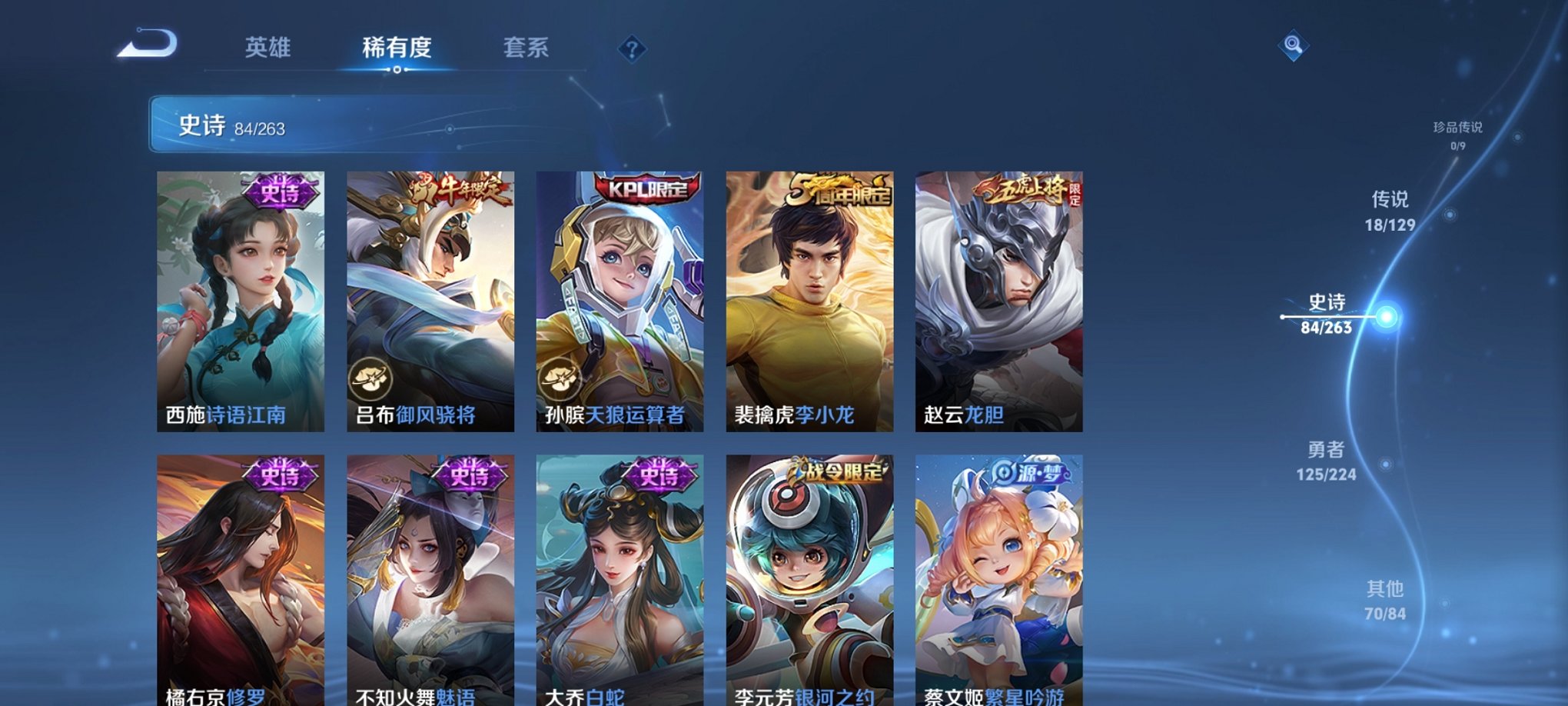
Task: Open search via the magnifier icon
Action: [x=1295, y=46]
